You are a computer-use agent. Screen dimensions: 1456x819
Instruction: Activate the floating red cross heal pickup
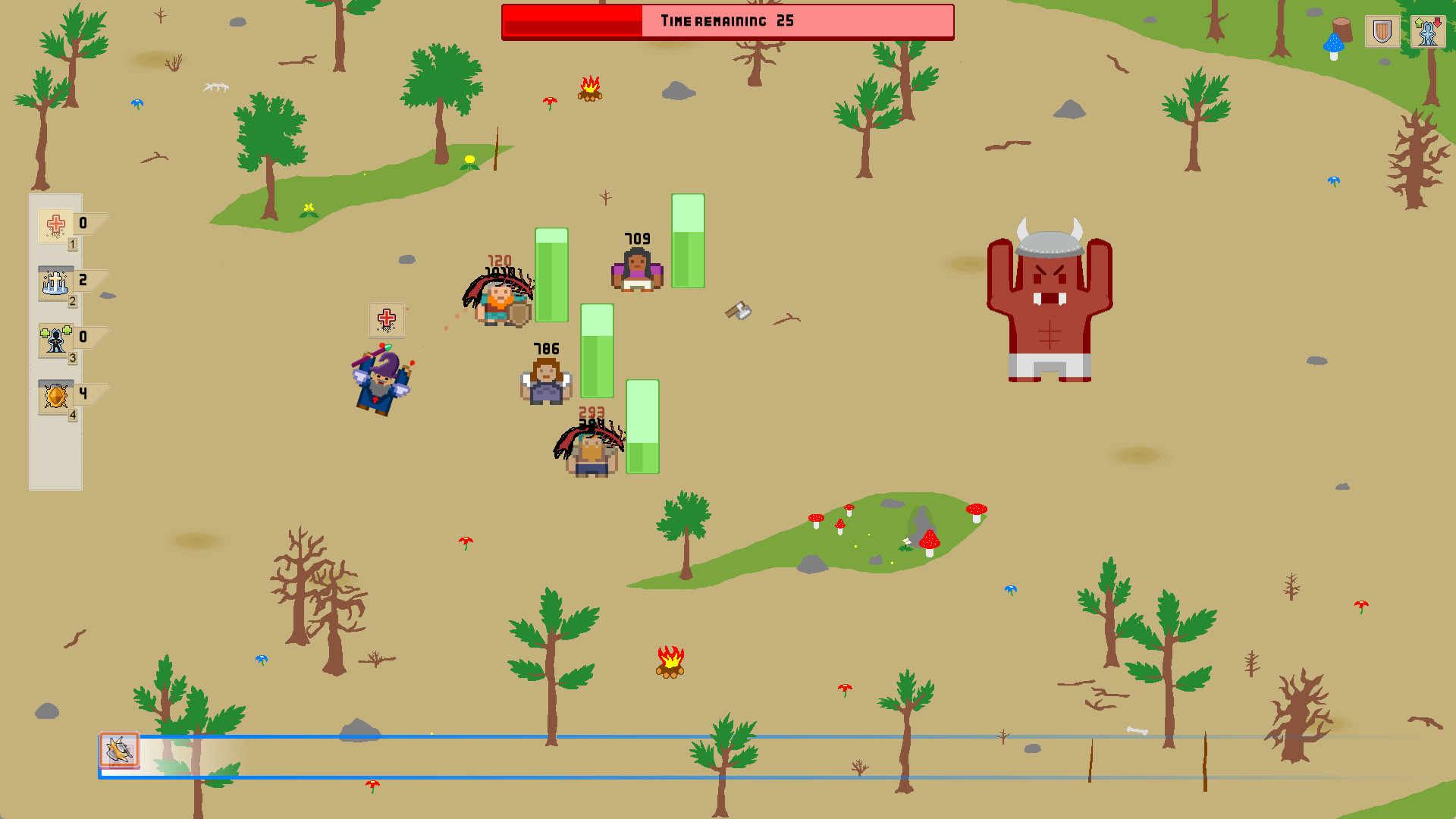pyautogui.click(x=386, y=320)
